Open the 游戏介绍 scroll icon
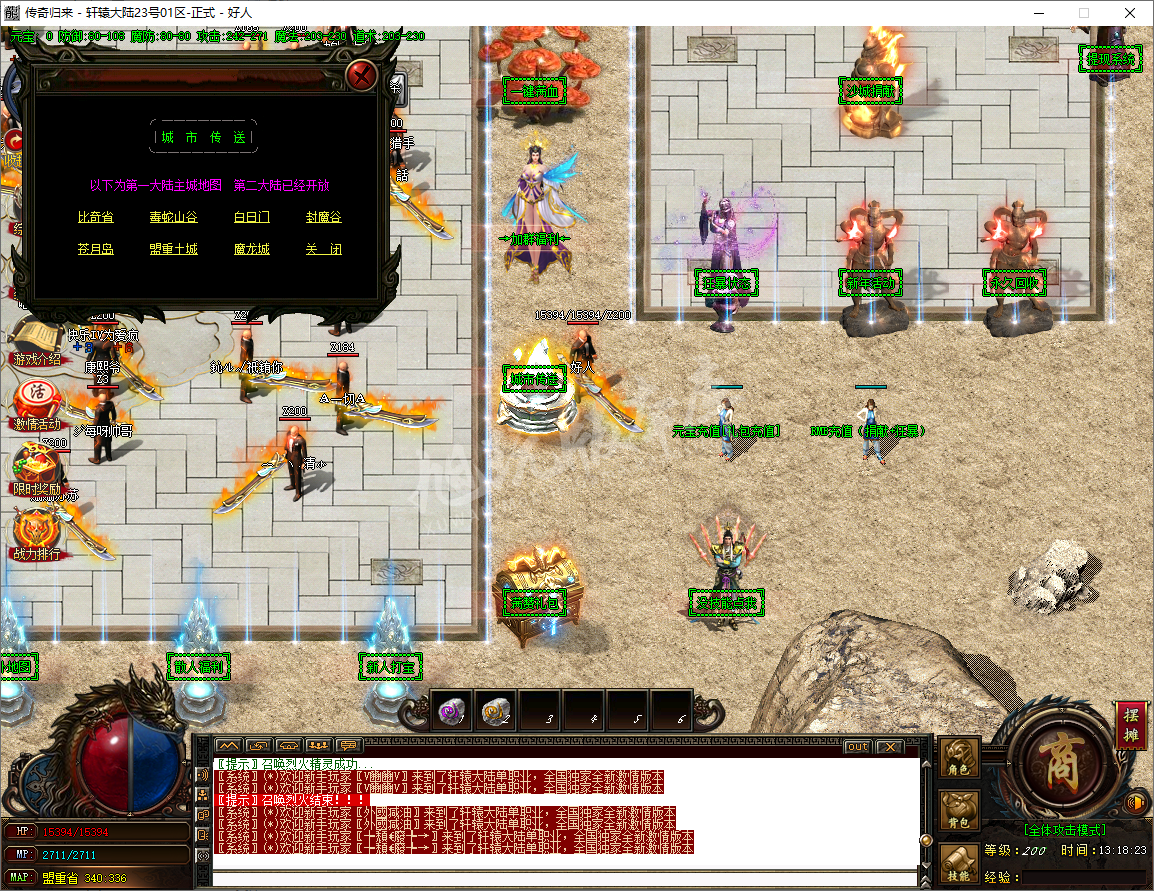 [36, 342]
